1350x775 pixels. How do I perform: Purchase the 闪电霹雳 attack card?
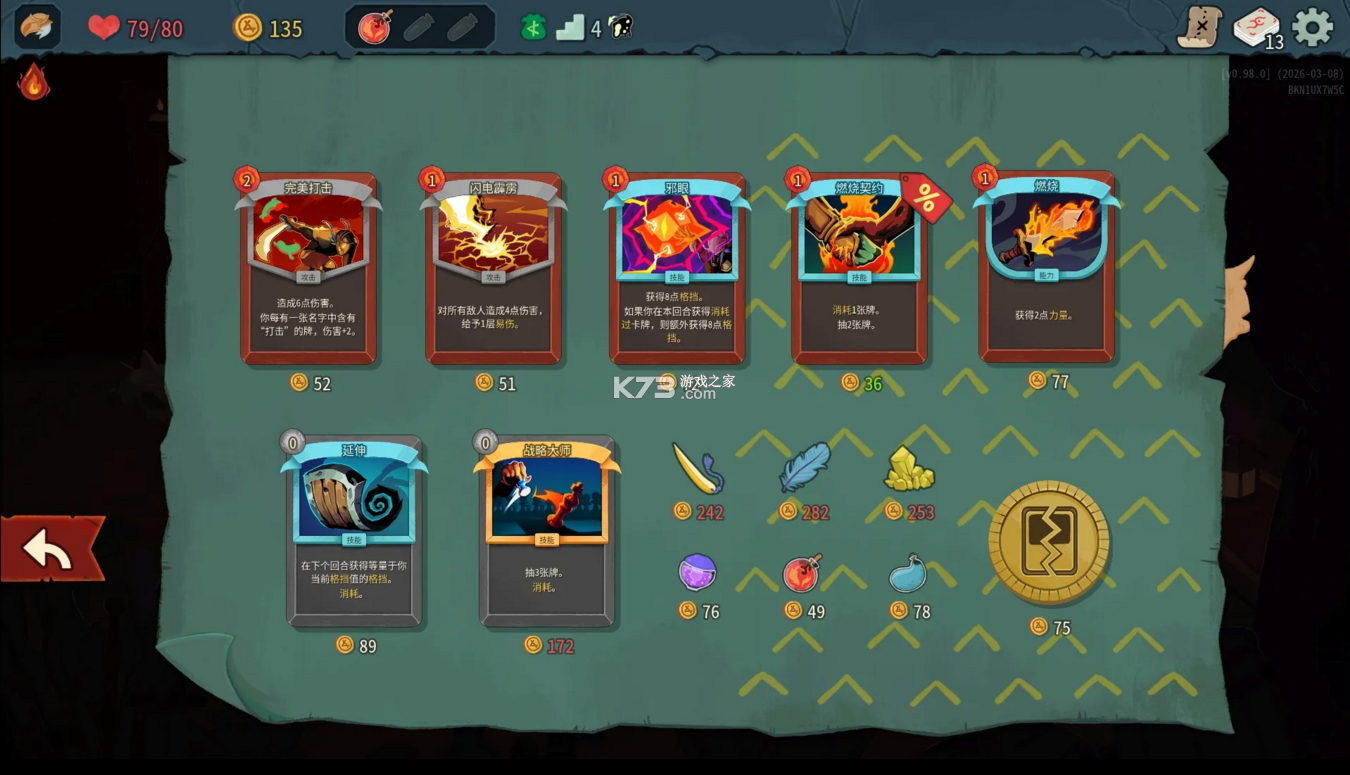click(x=493, y=268)
